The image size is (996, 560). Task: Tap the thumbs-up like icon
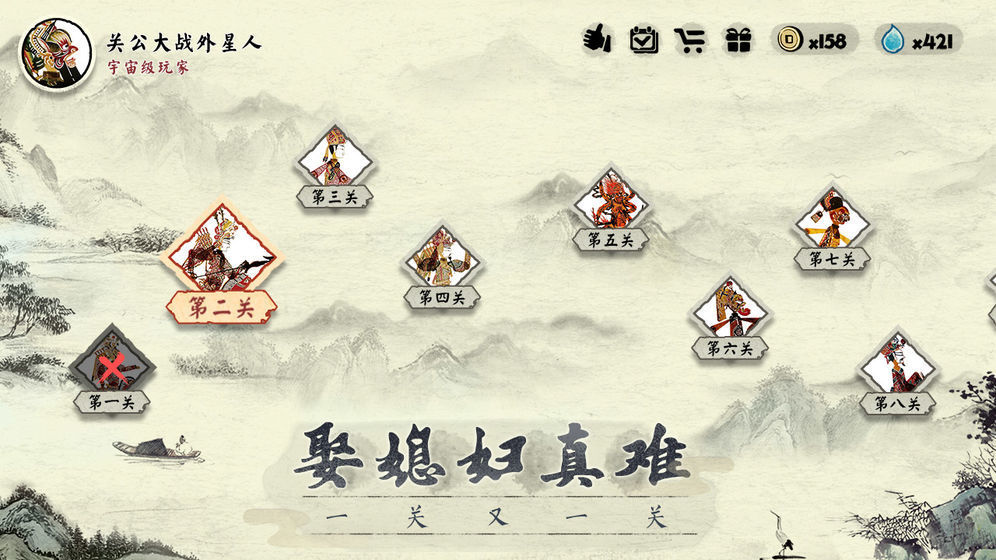(x=597, y=40)
